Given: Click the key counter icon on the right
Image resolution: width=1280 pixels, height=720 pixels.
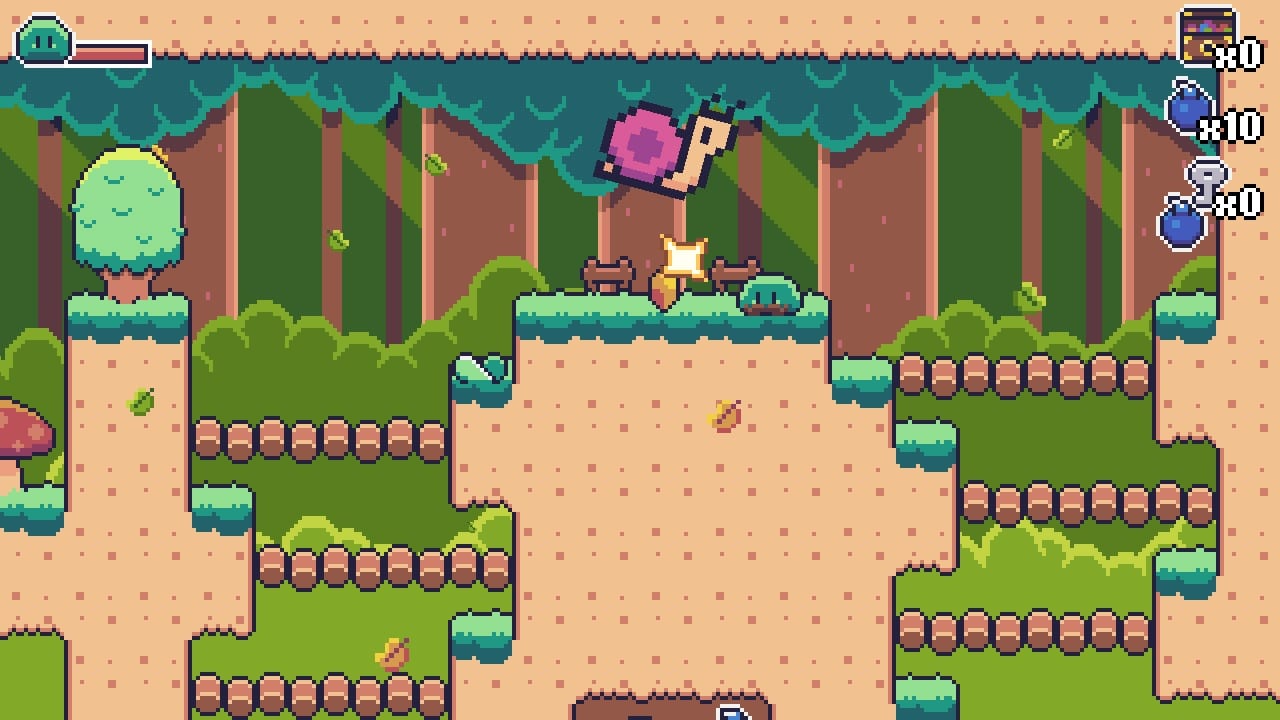Looking at the screenshot, I should (x=1206, y=177).
